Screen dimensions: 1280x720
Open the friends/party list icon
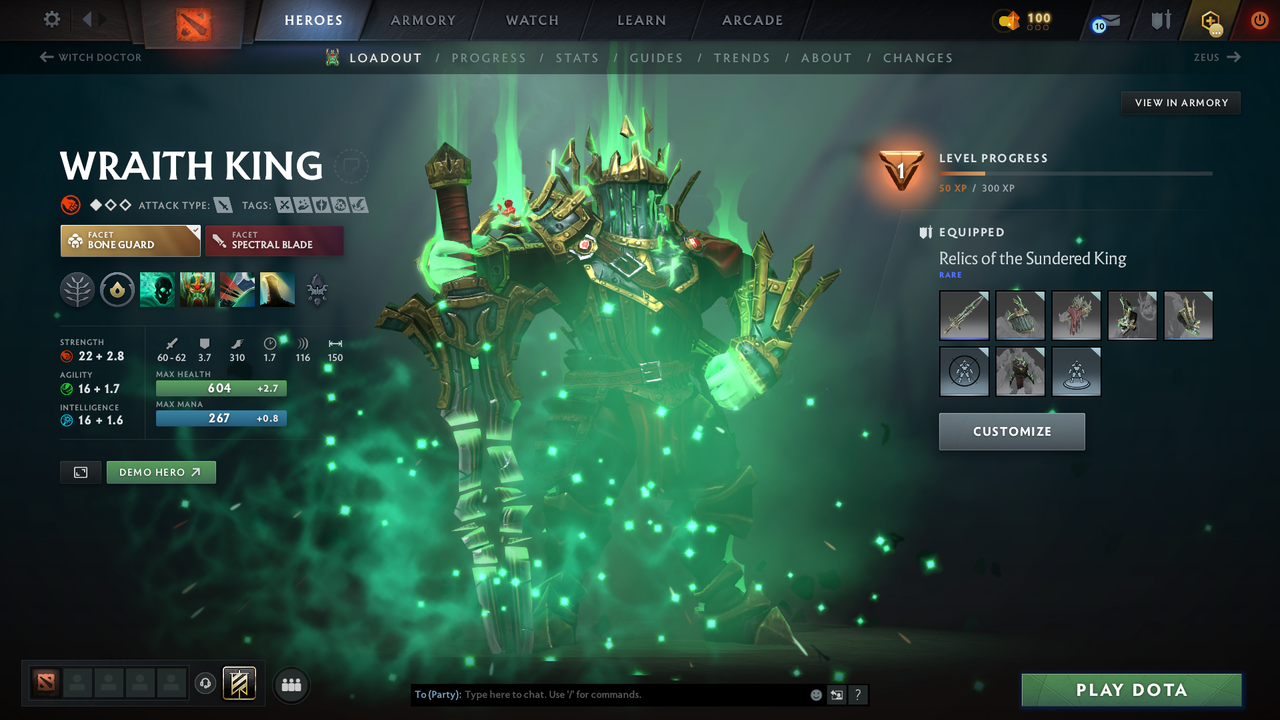(x=290, y=684)
